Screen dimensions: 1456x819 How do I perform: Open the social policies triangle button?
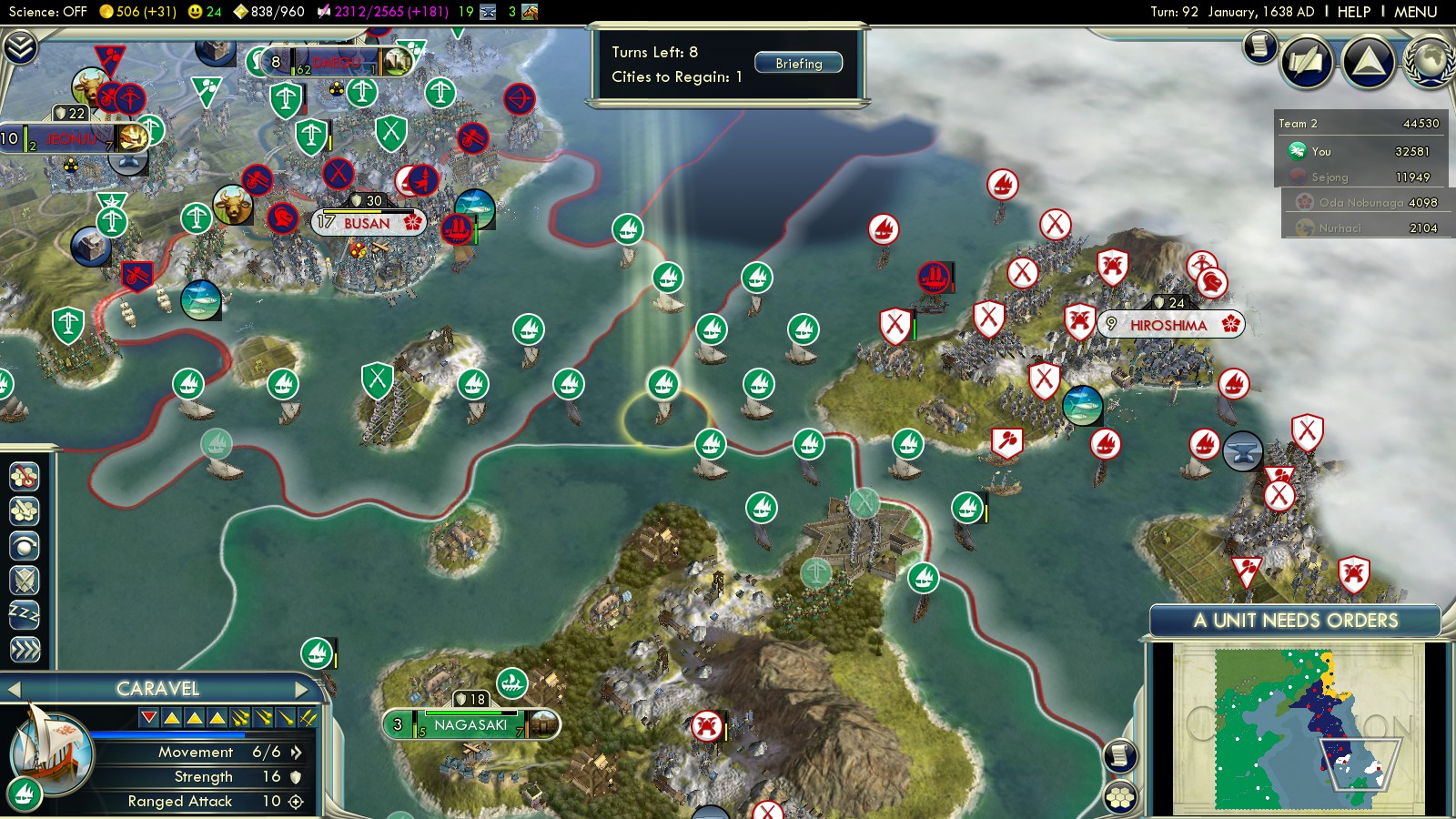point(1368,61)
